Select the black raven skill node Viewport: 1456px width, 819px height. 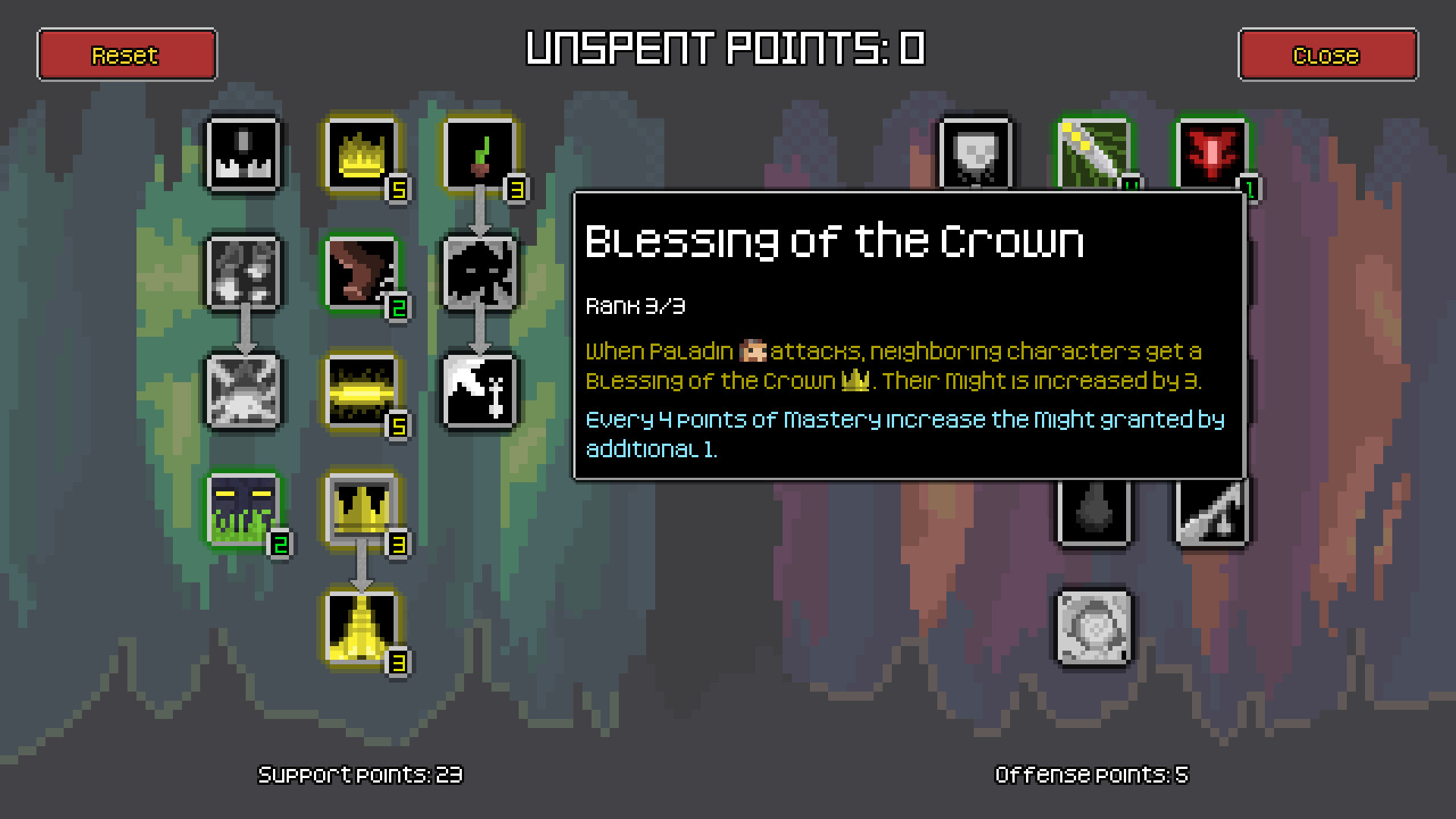pos(481,273)
